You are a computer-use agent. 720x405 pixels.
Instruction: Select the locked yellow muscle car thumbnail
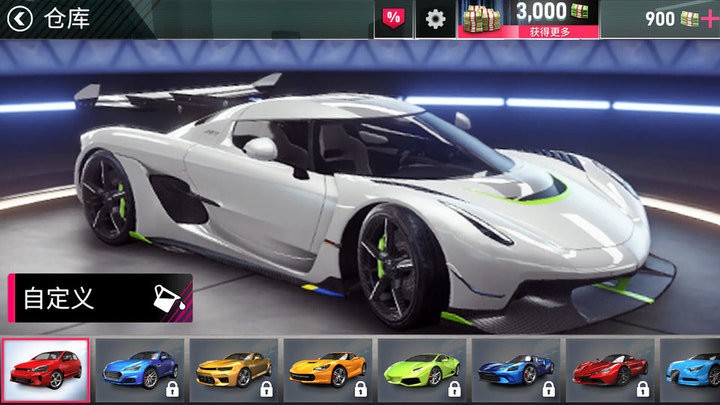click(232, 369)
